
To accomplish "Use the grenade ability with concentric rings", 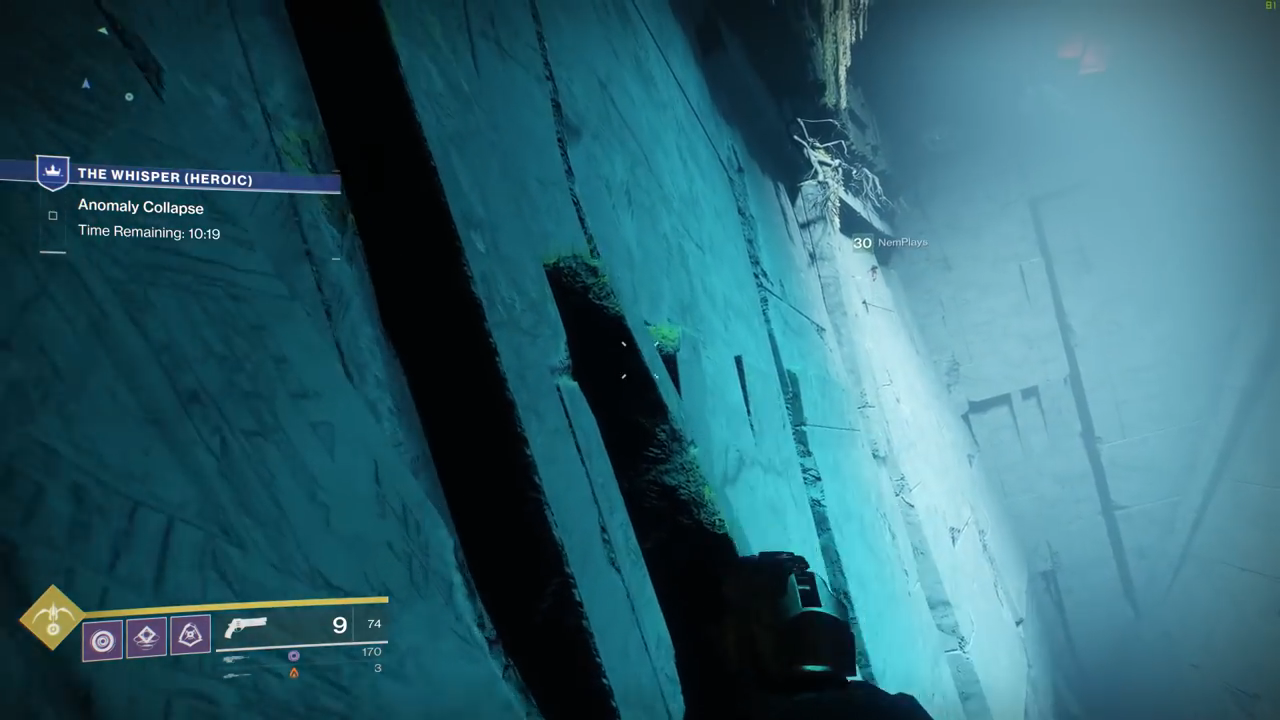I will tap(103, 639).
